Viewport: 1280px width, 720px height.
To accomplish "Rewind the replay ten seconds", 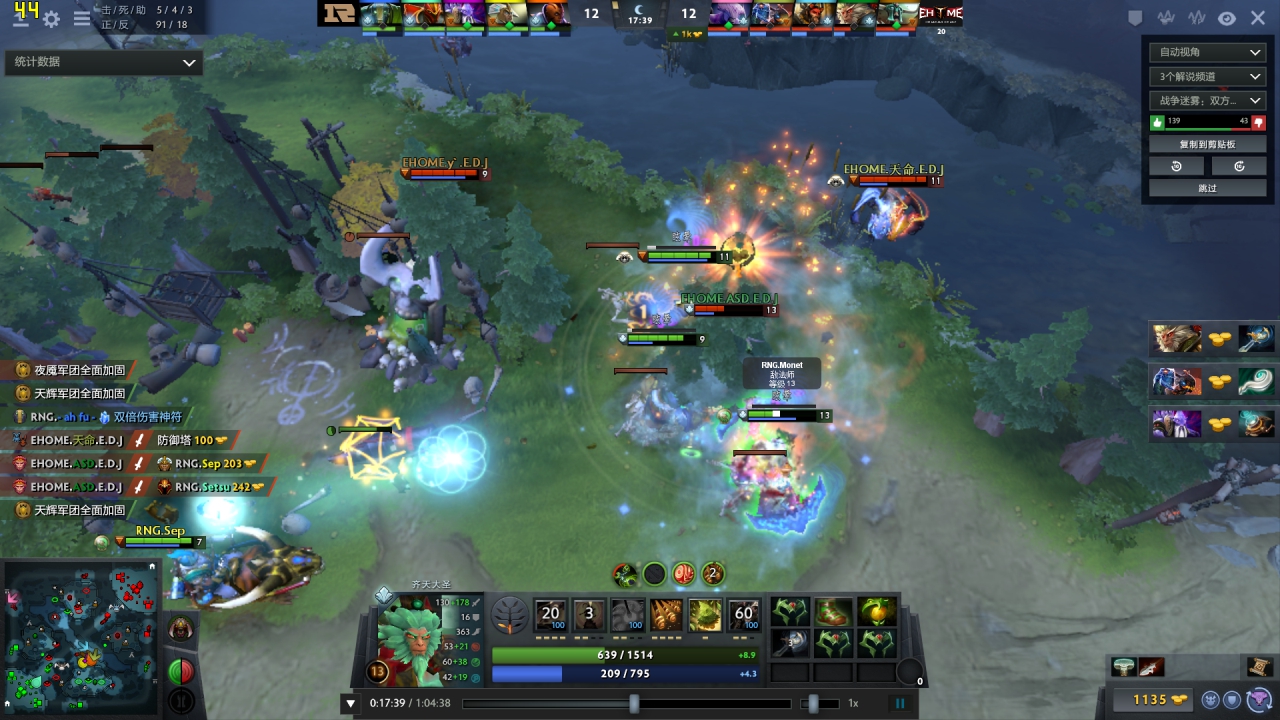I will click(1176, 166).
